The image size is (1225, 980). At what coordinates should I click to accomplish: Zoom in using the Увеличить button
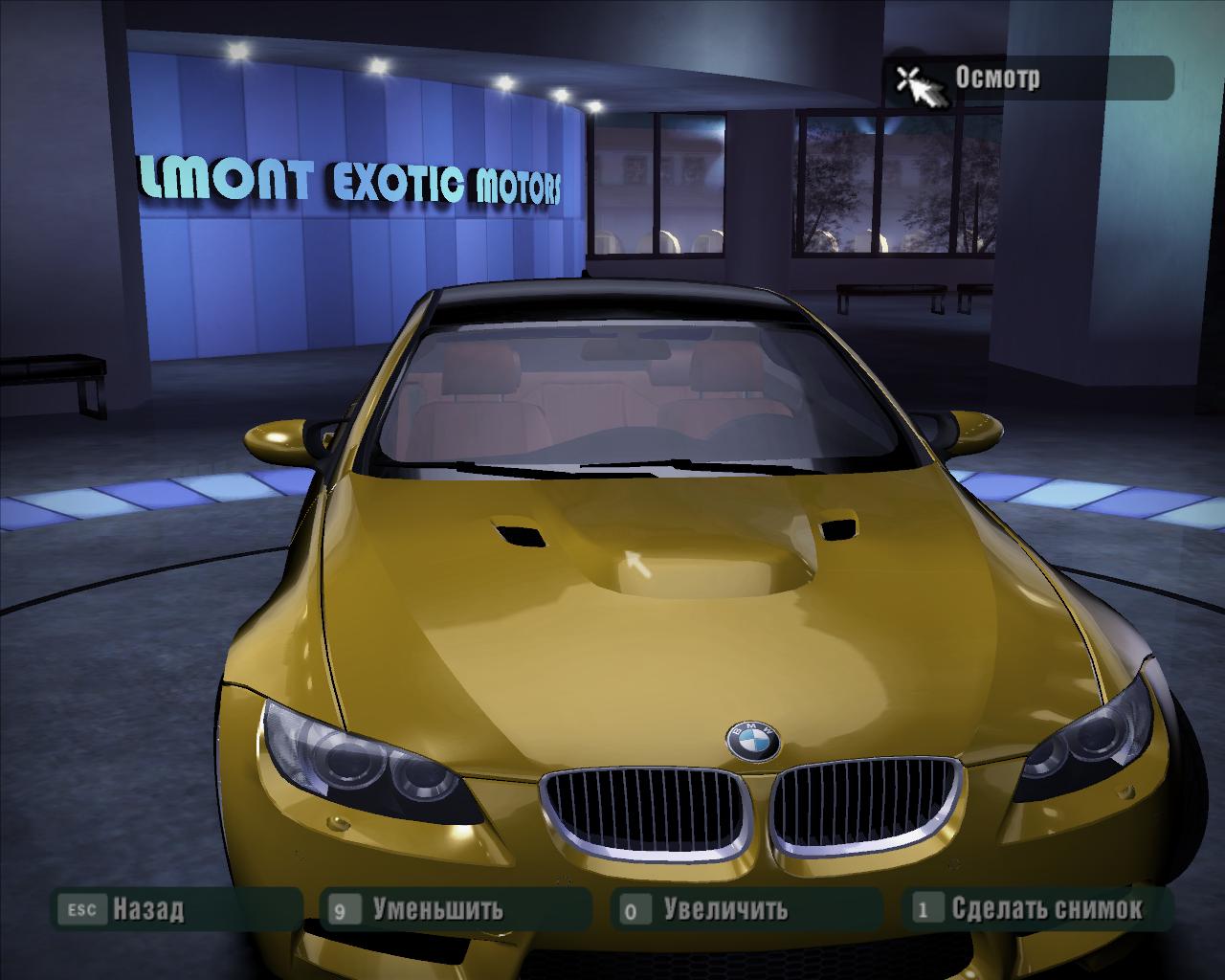click(x=725, y=908)
